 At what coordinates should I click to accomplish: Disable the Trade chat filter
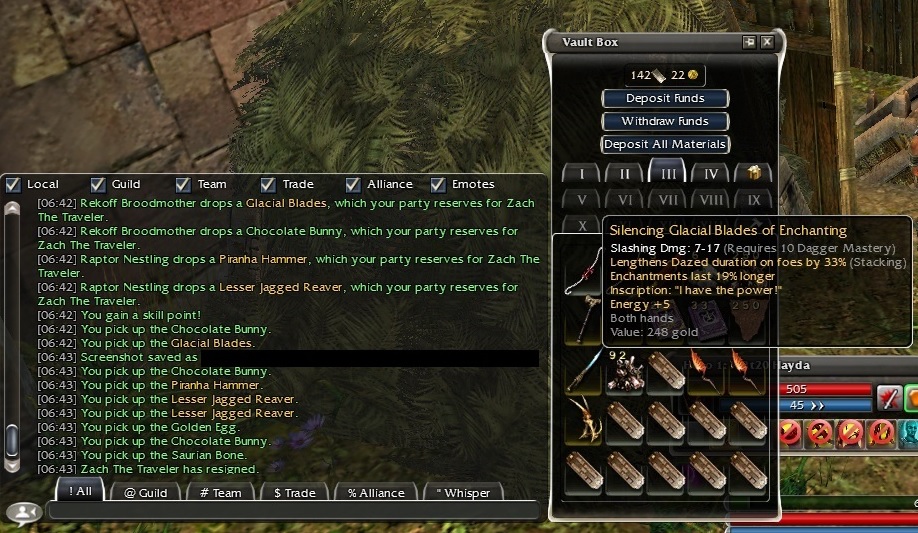pos(268,184)
